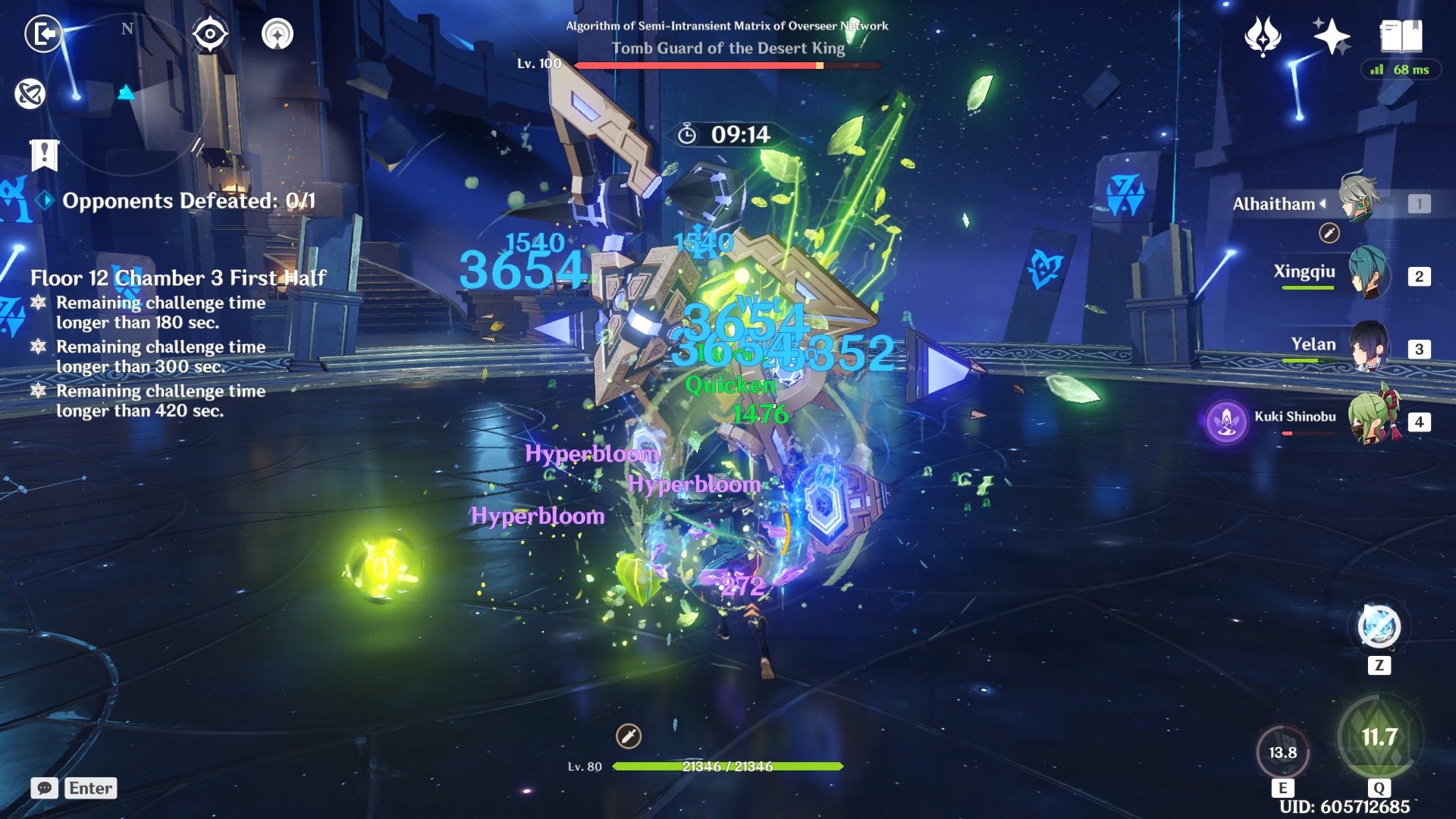
Task: Open the Adventurer Handbook book icon
Action: (x=1401, y=33)
